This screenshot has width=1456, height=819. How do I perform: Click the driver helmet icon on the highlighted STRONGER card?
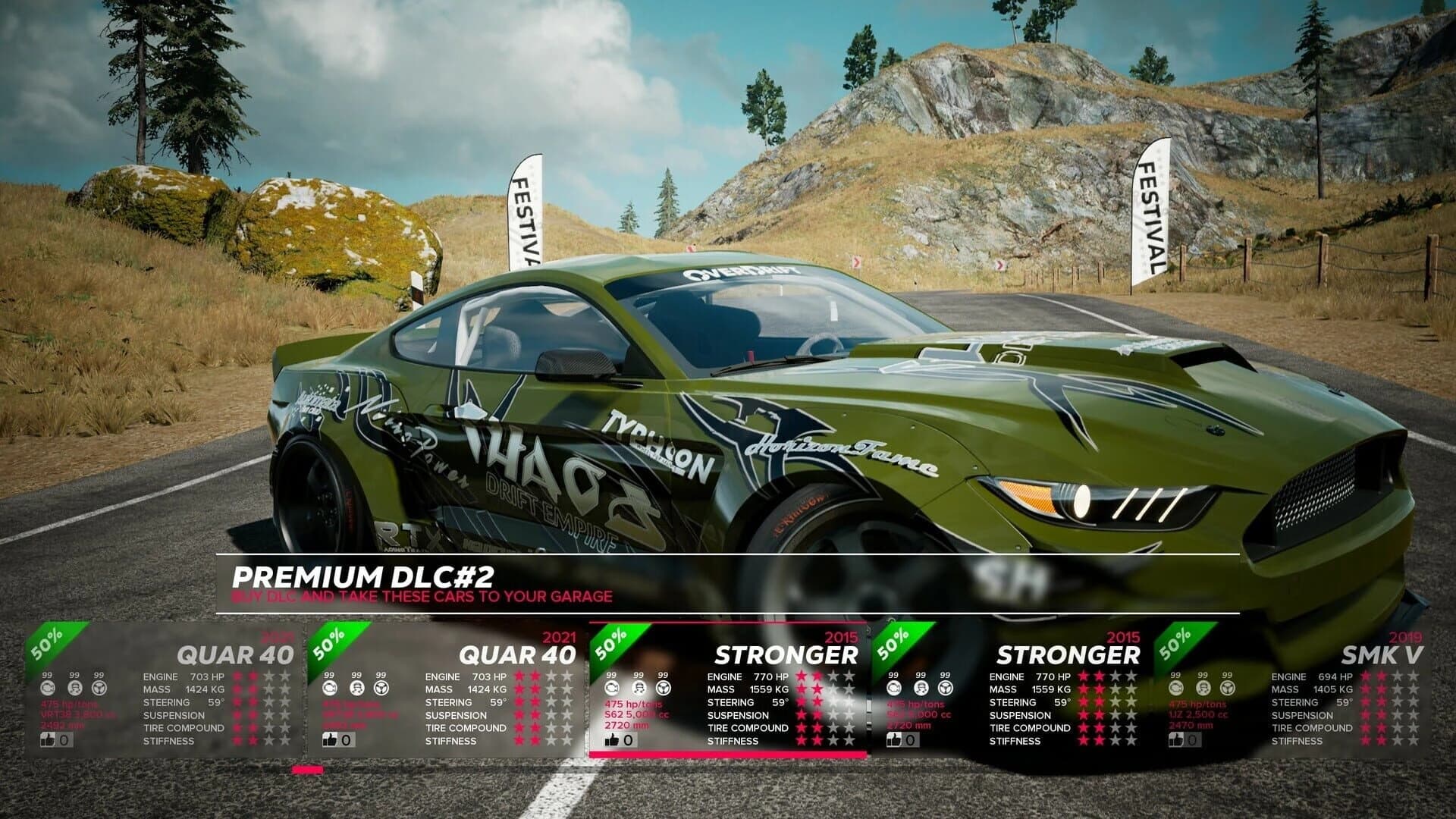pyautogui.click(x=639, y=687)
